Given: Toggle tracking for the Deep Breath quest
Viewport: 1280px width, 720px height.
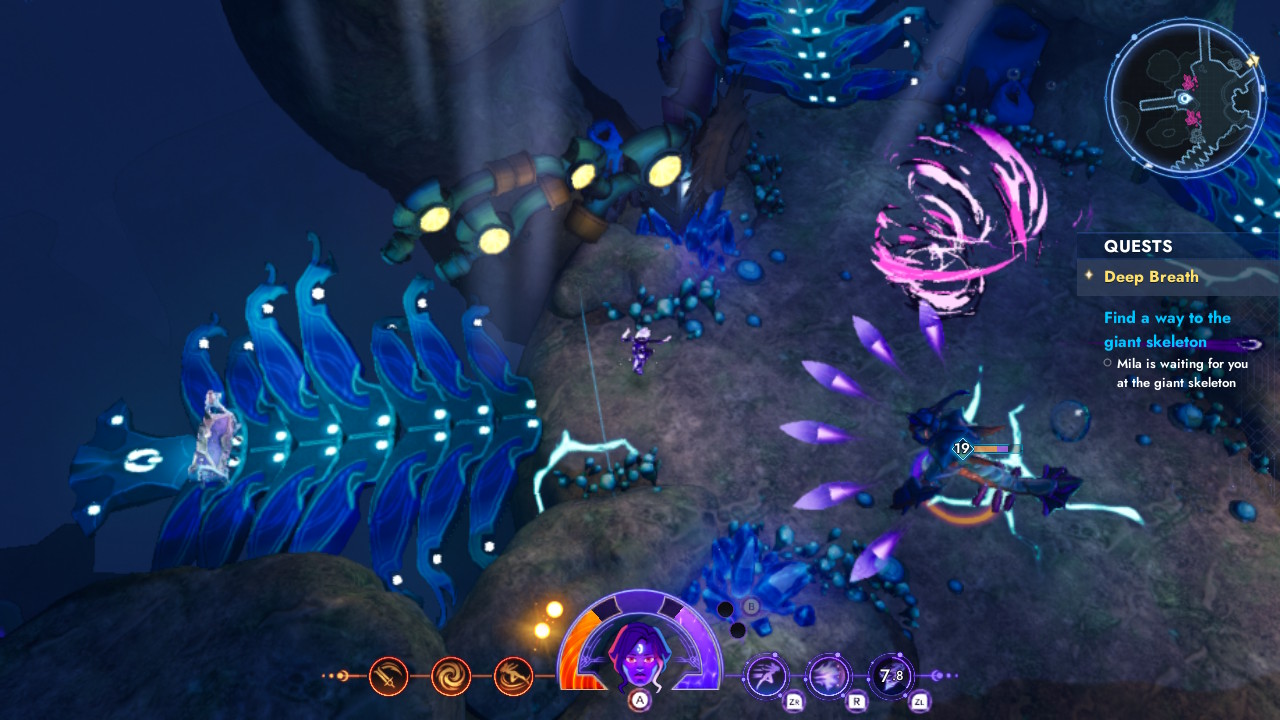Looking at the screenshot, I should (x=1151, y=277).
